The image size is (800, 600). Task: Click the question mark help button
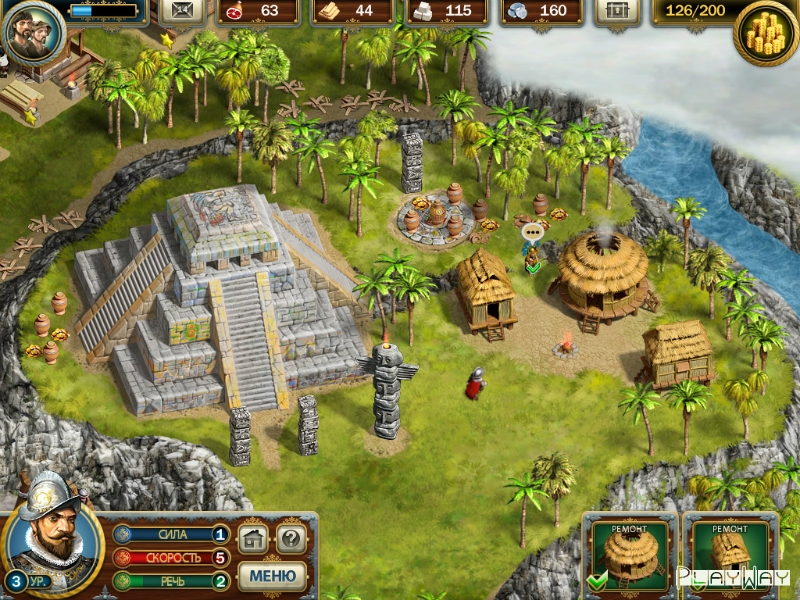click(290, 539)
